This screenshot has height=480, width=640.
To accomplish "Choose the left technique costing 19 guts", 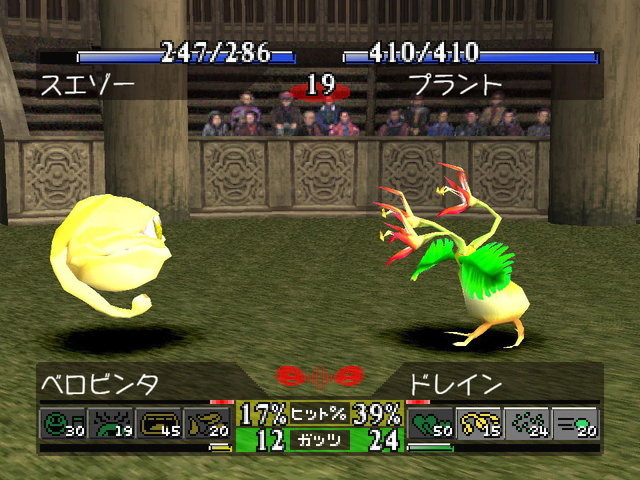I will tap(112, 424).
